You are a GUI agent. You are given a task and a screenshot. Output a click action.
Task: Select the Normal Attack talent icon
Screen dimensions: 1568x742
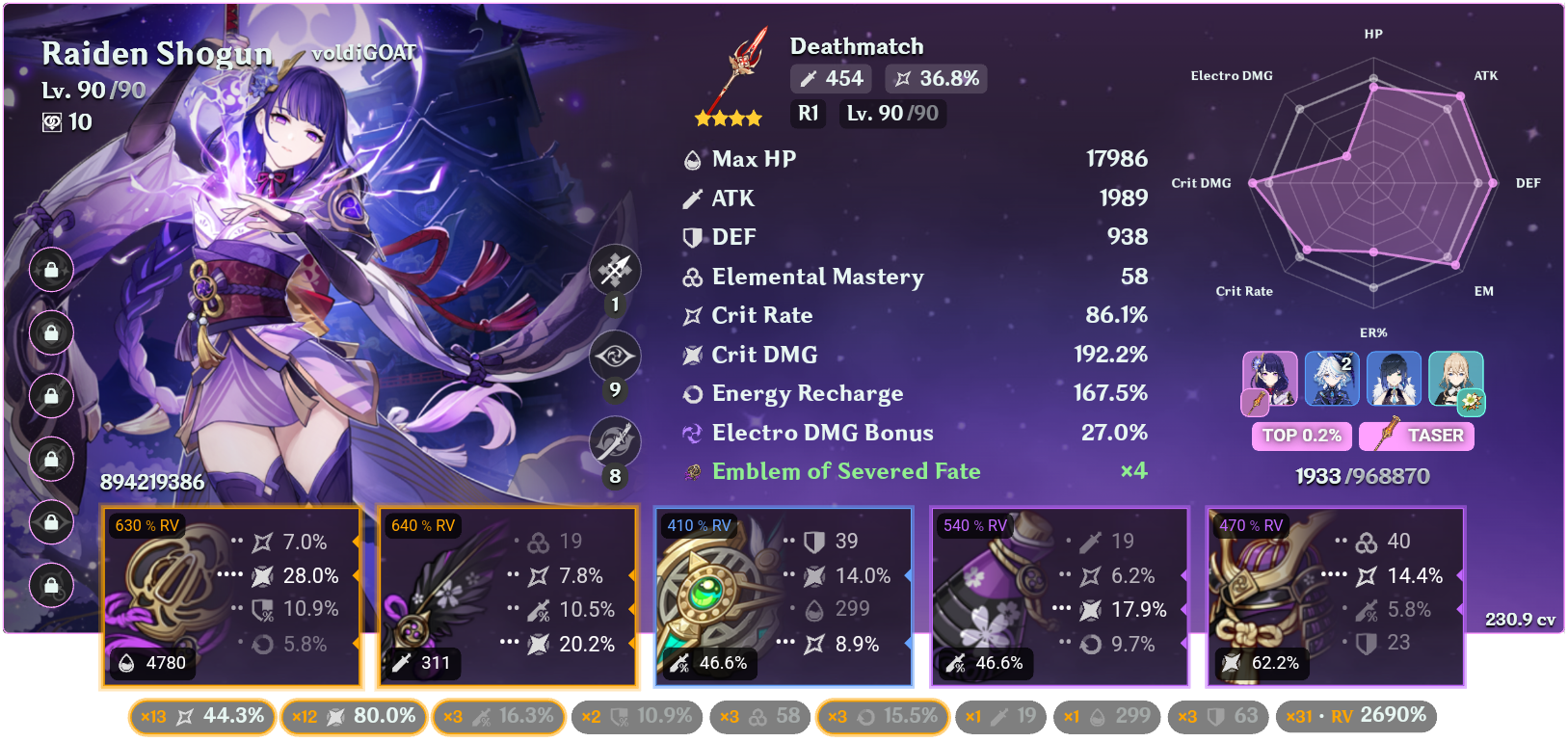(x=614, y=270)
